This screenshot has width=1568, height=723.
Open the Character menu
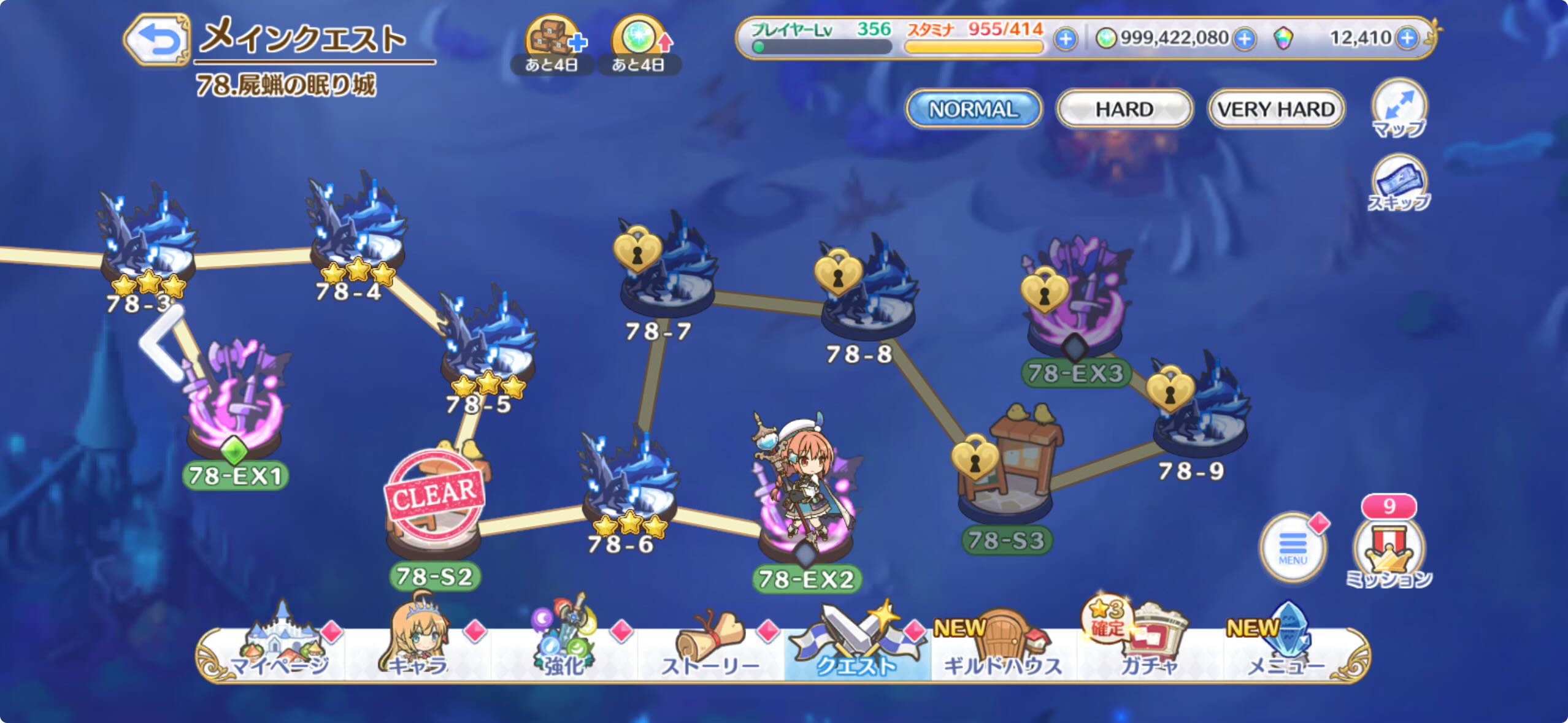click(418, 650)
